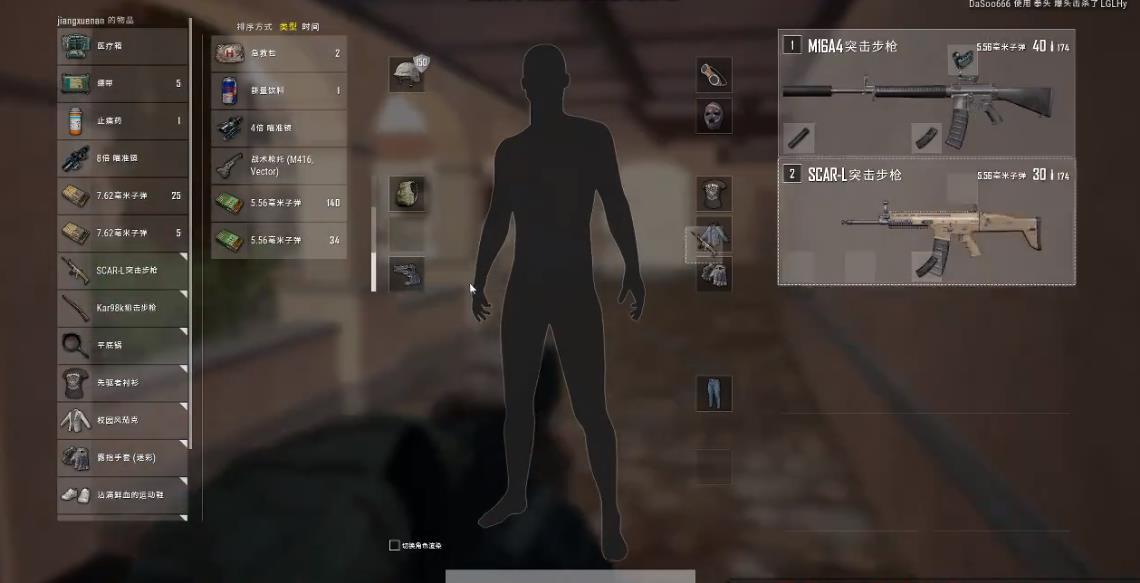Select the 医疗箱 med kit row

pyautogui.click(x=122, y=46)
